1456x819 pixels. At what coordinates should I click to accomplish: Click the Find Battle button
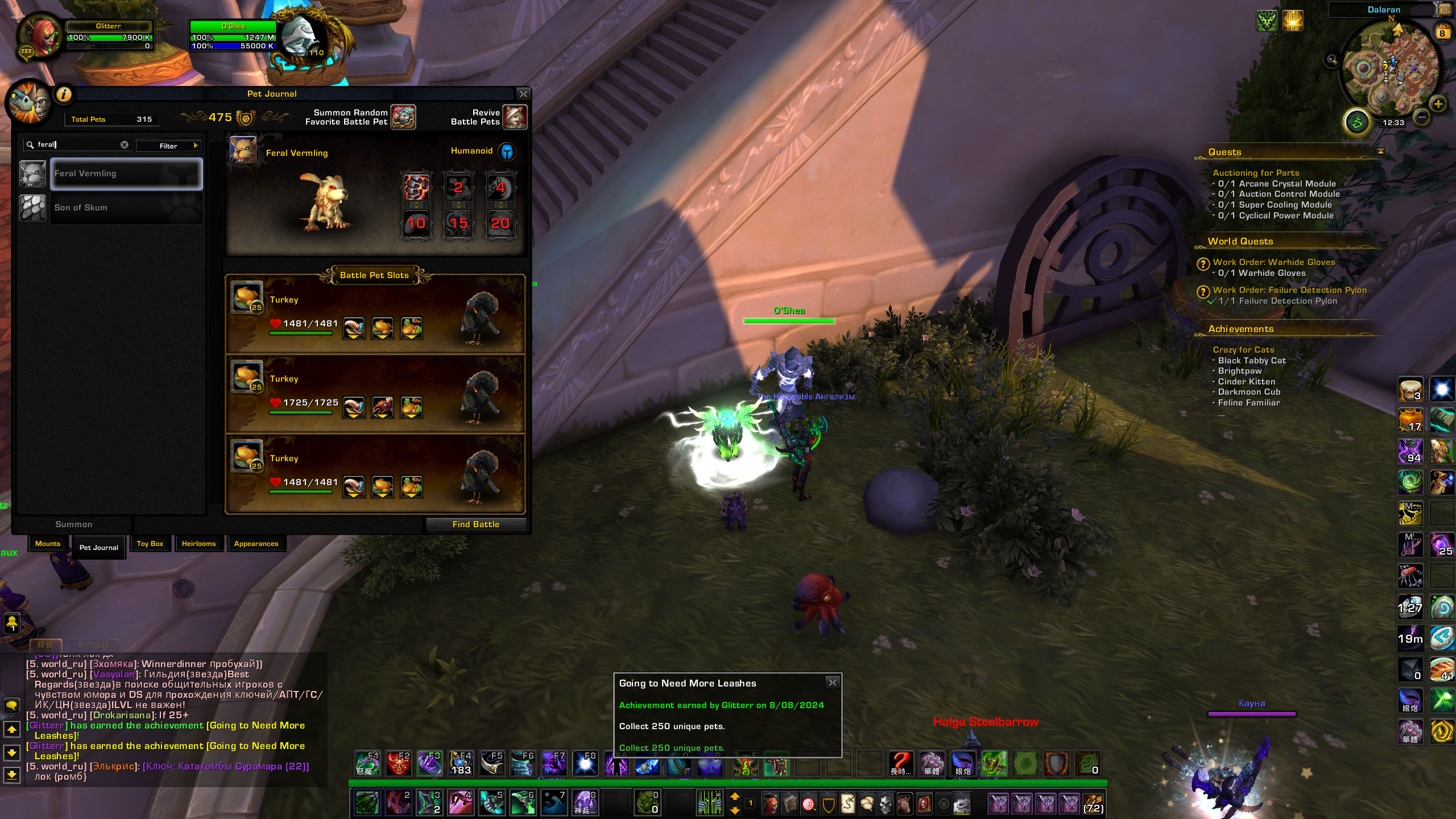[x=475, y=524]
